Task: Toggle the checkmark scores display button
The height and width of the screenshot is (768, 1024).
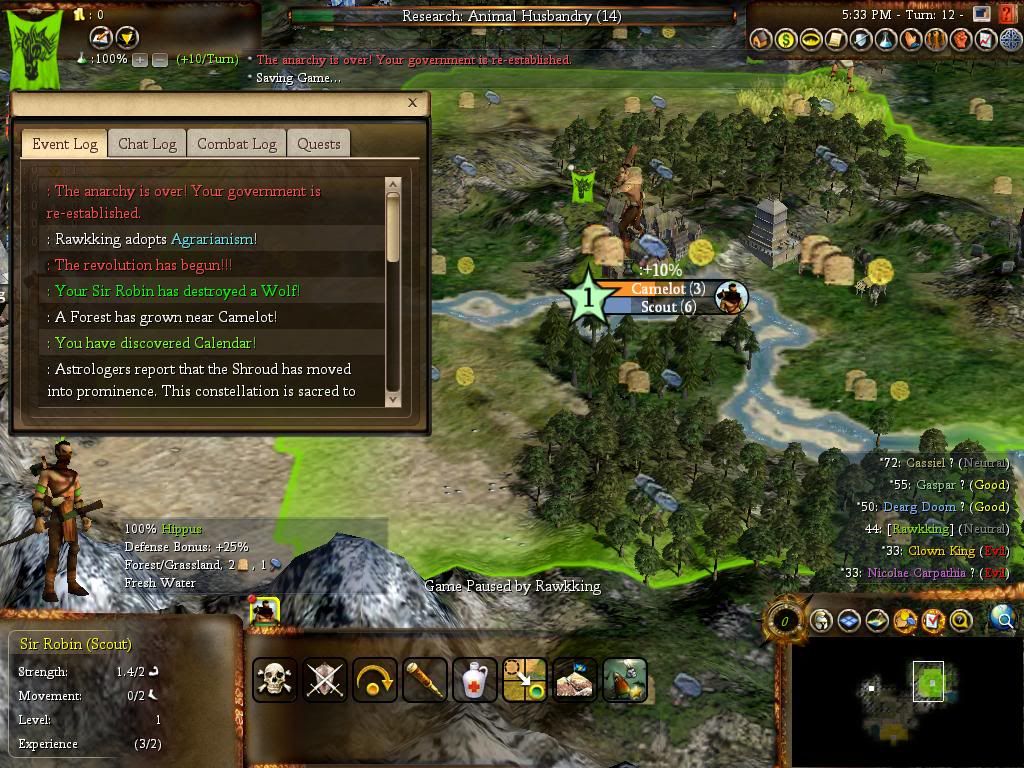Action: pos(933,621)
